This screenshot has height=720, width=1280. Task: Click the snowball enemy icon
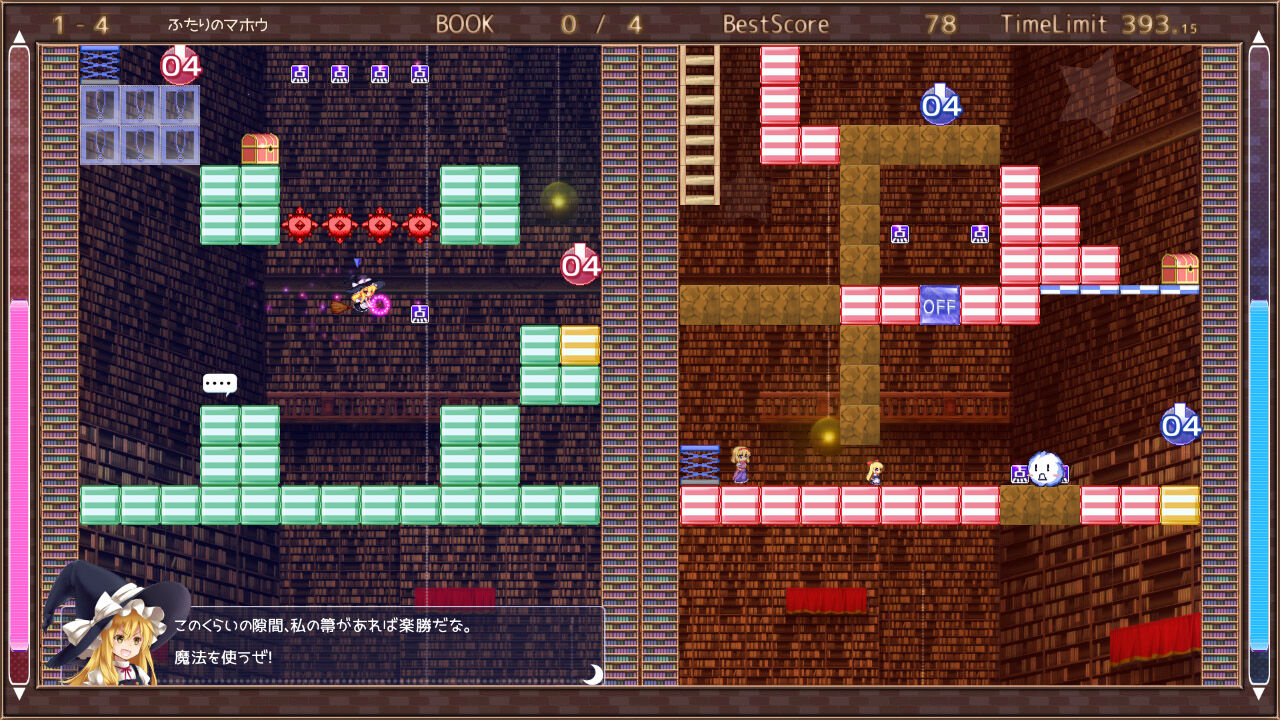(x=1048, y=470)
